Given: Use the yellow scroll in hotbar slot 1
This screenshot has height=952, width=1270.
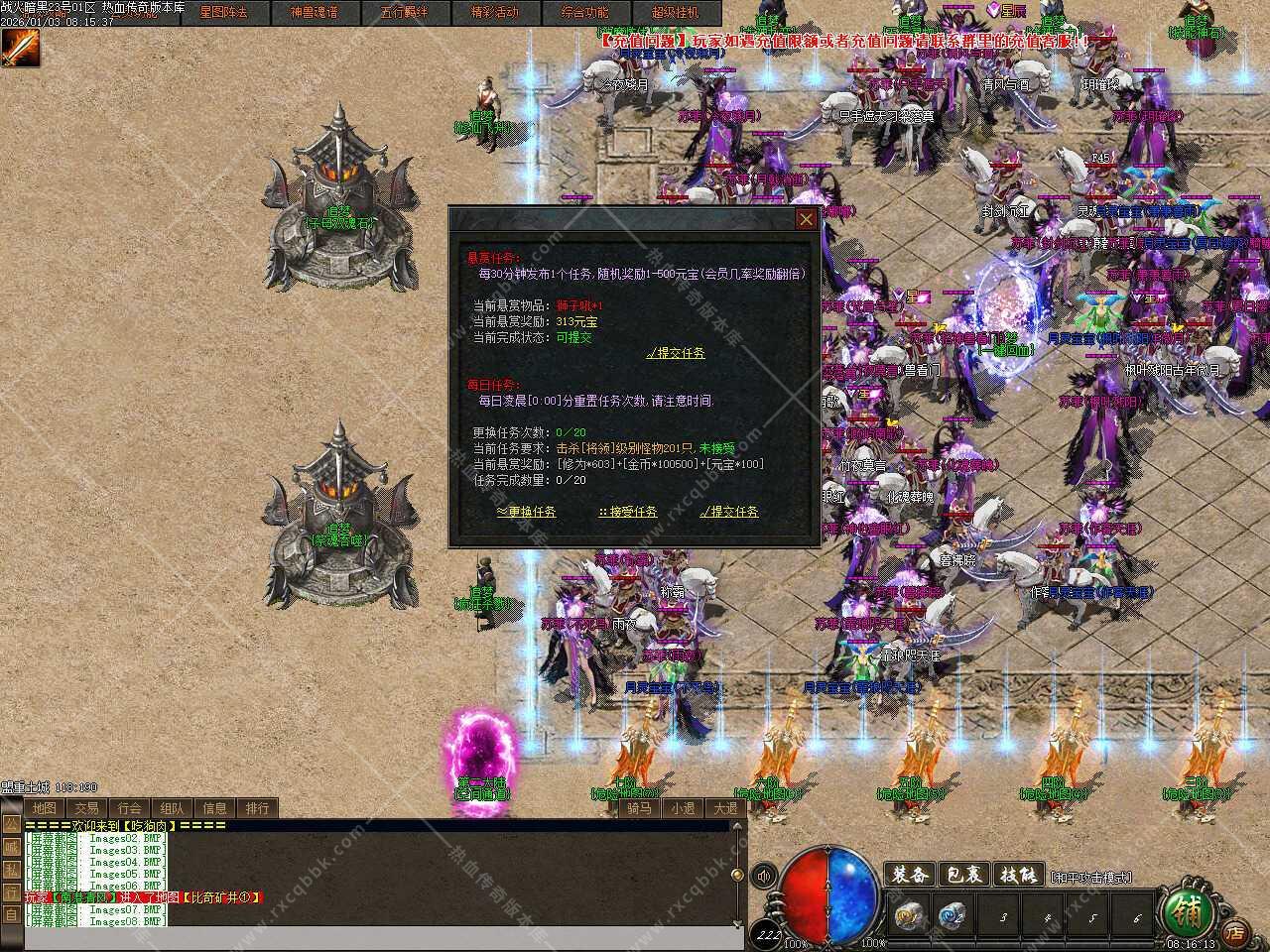Looking at the screenshot, I should 908,916.
